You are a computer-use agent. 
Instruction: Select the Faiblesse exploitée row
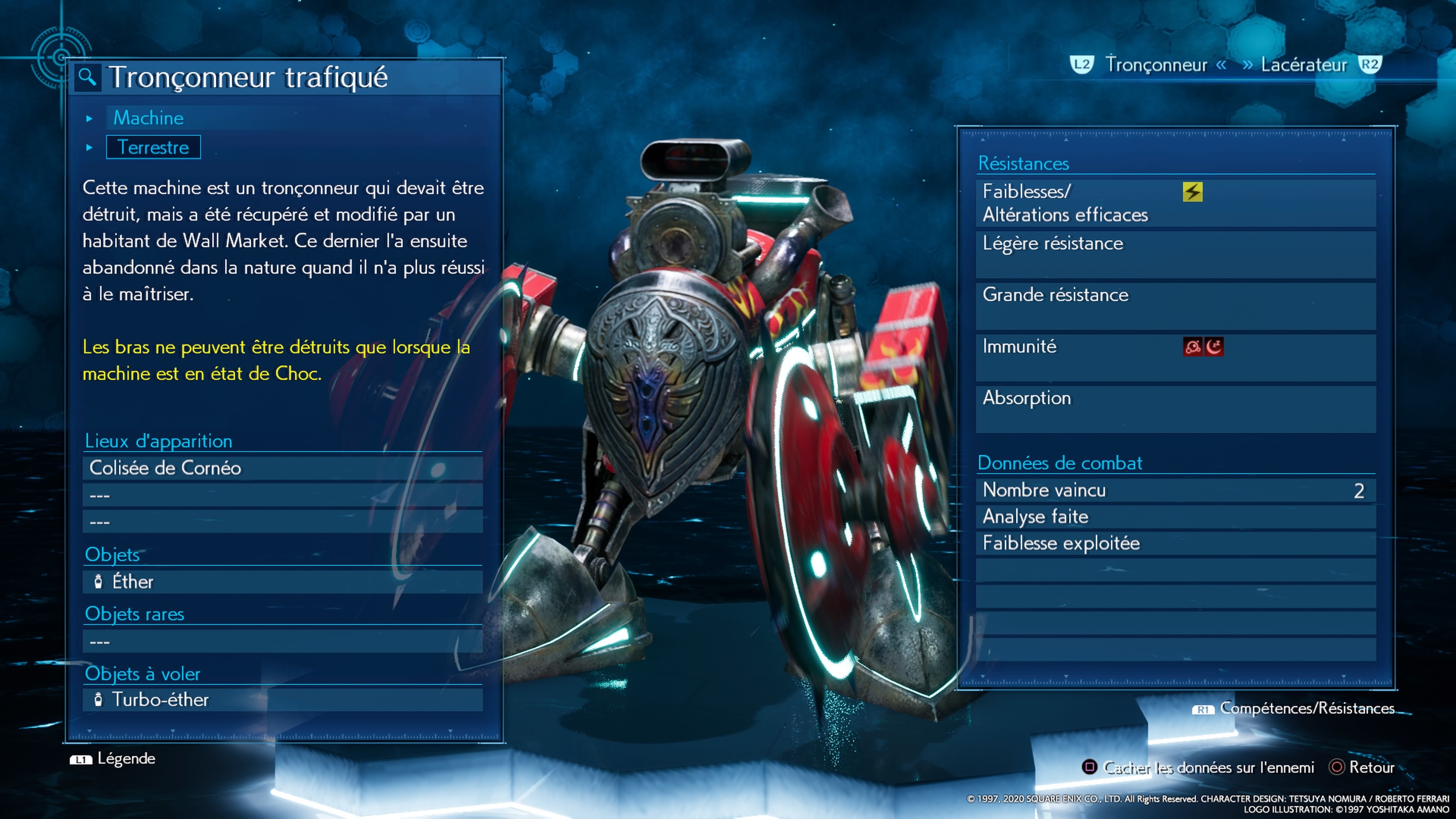coord(1176,543)
